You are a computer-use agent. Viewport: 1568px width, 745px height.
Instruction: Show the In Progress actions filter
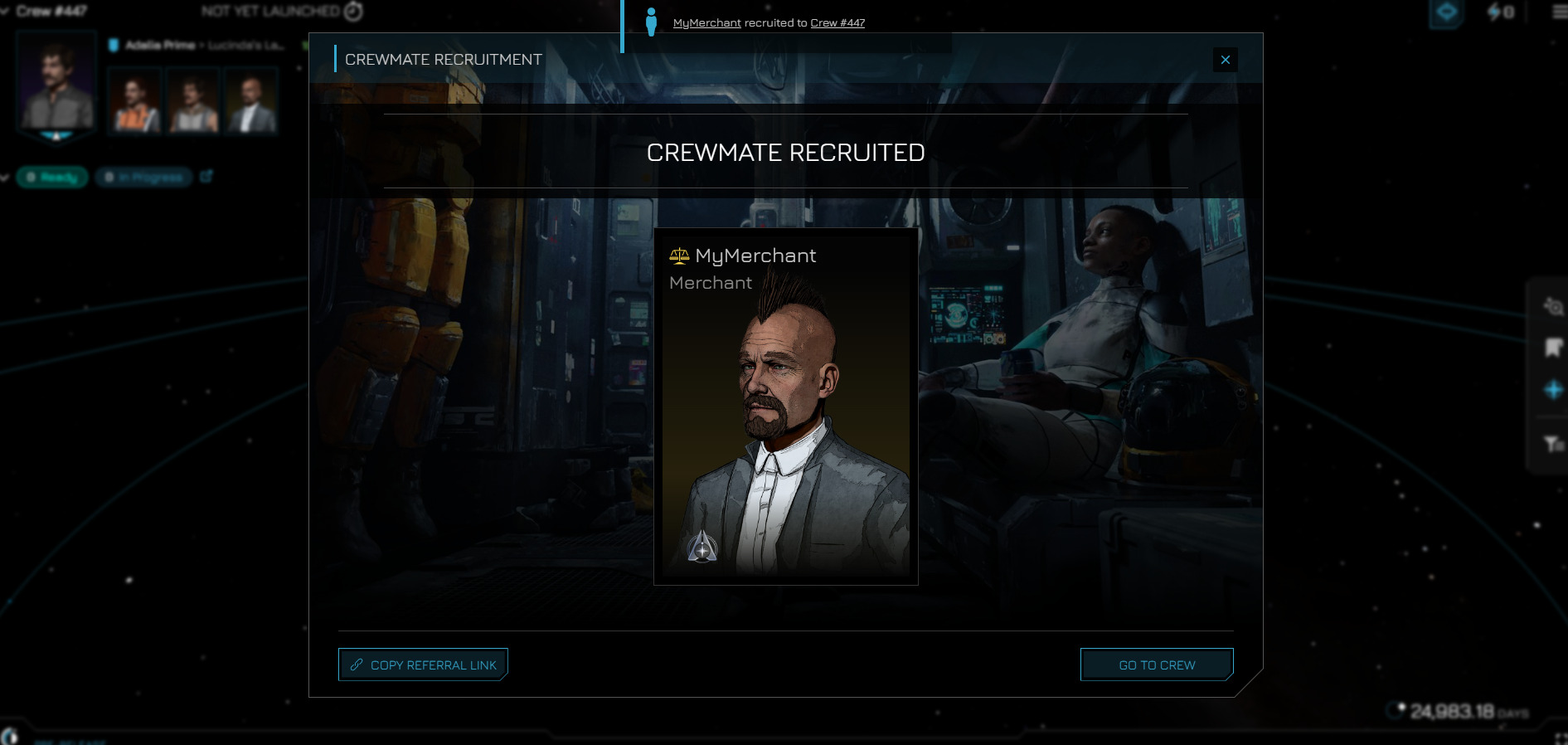click(x=143, y=177)
